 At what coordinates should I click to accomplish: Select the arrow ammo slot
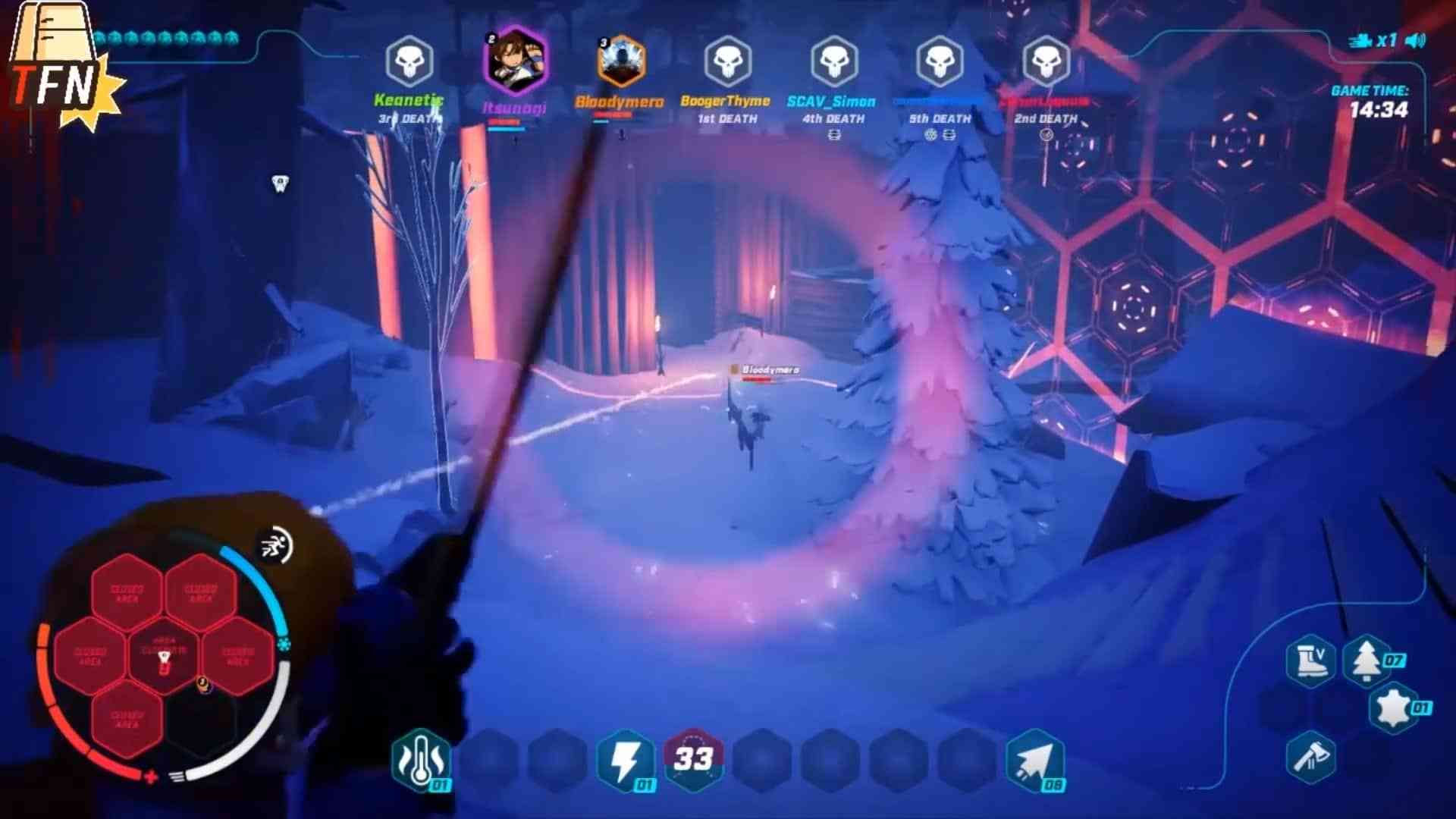[1034, 760]
